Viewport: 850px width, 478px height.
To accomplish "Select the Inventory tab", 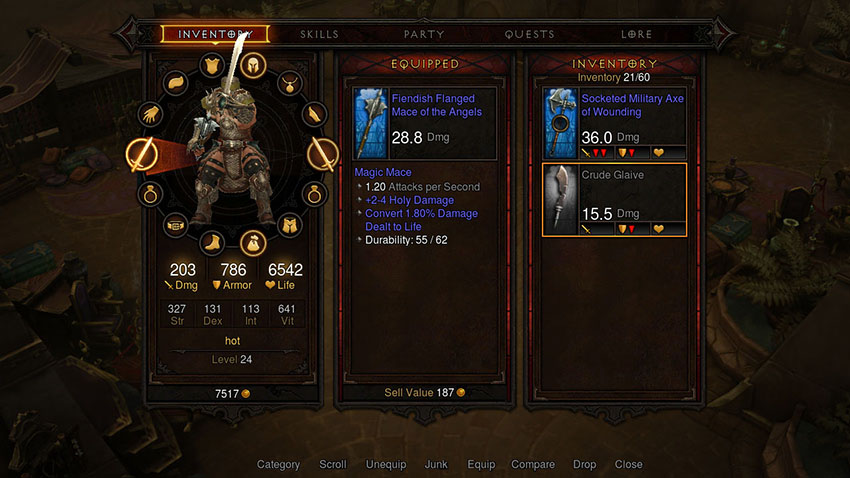I will point(214,34).
